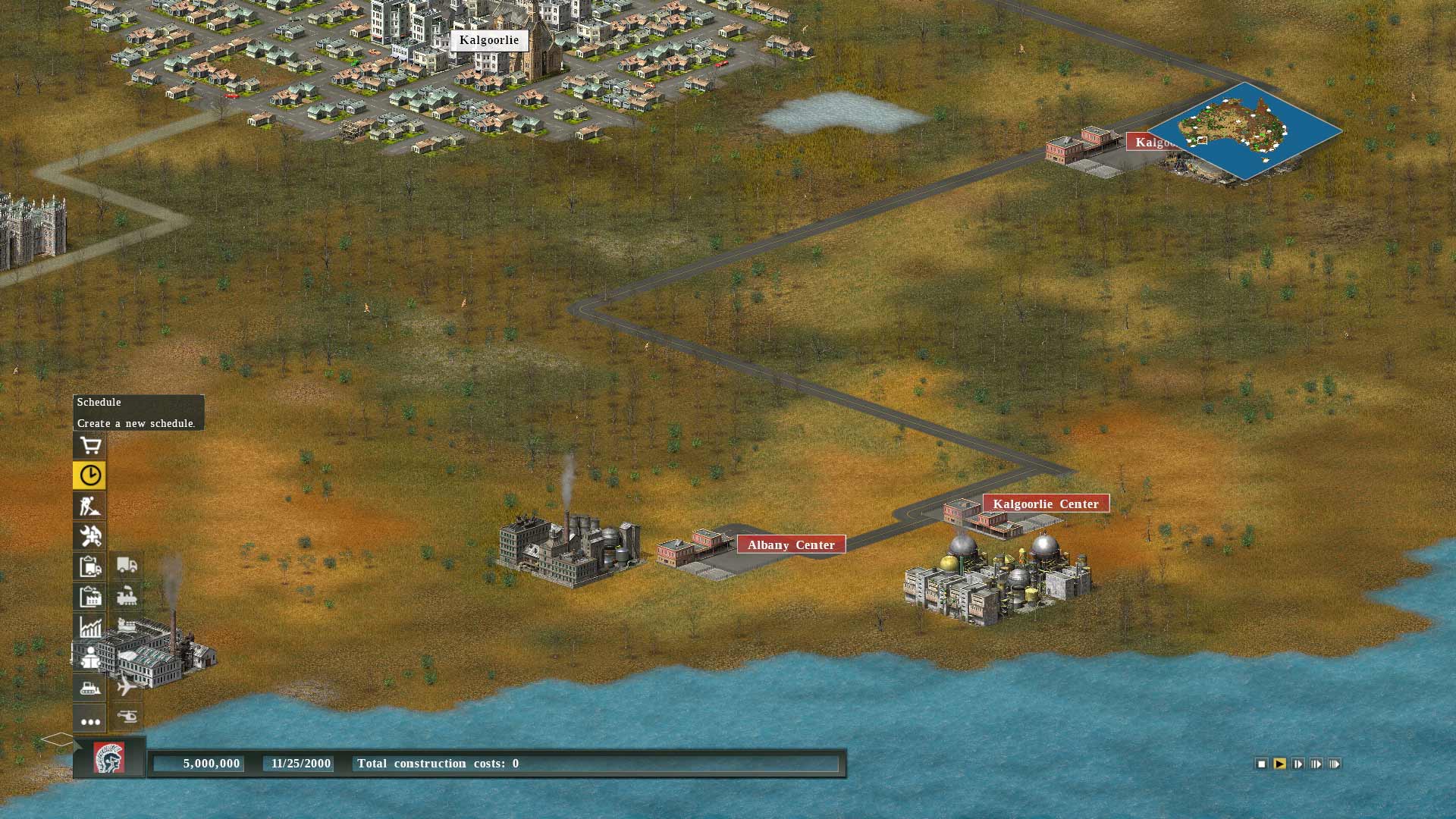Screen dimensions: 1456x819
Task: Resume play at normal speed
Action: click(1279, 764)
